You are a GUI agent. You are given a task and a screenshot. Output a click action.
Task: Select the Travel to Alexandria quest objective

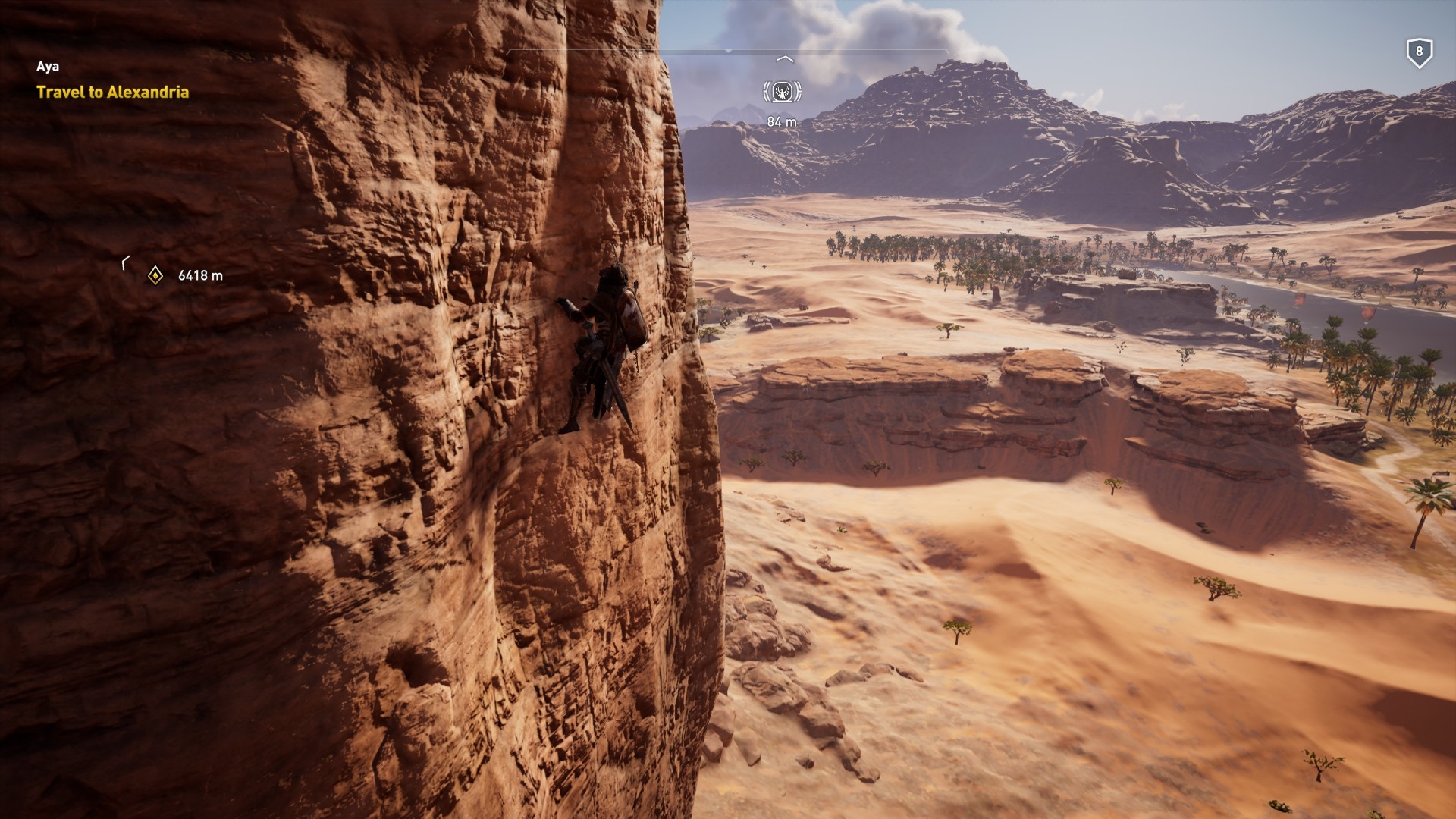112,93
